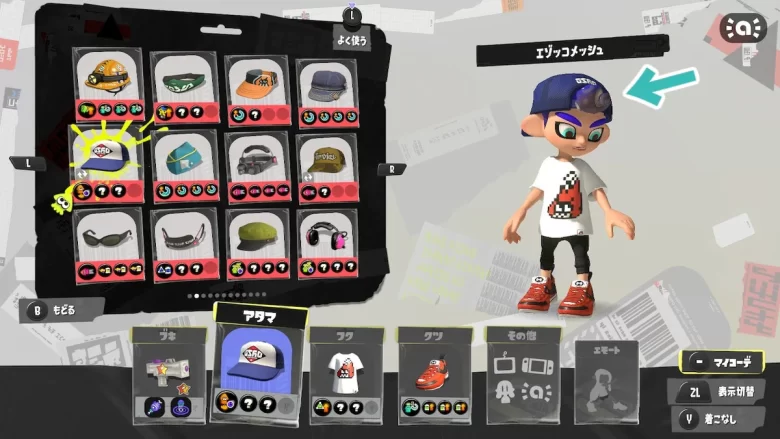Click the マイコーデ button
This screenshot has height=439, width=780.
pyautogui.click(x=721, y=362)
